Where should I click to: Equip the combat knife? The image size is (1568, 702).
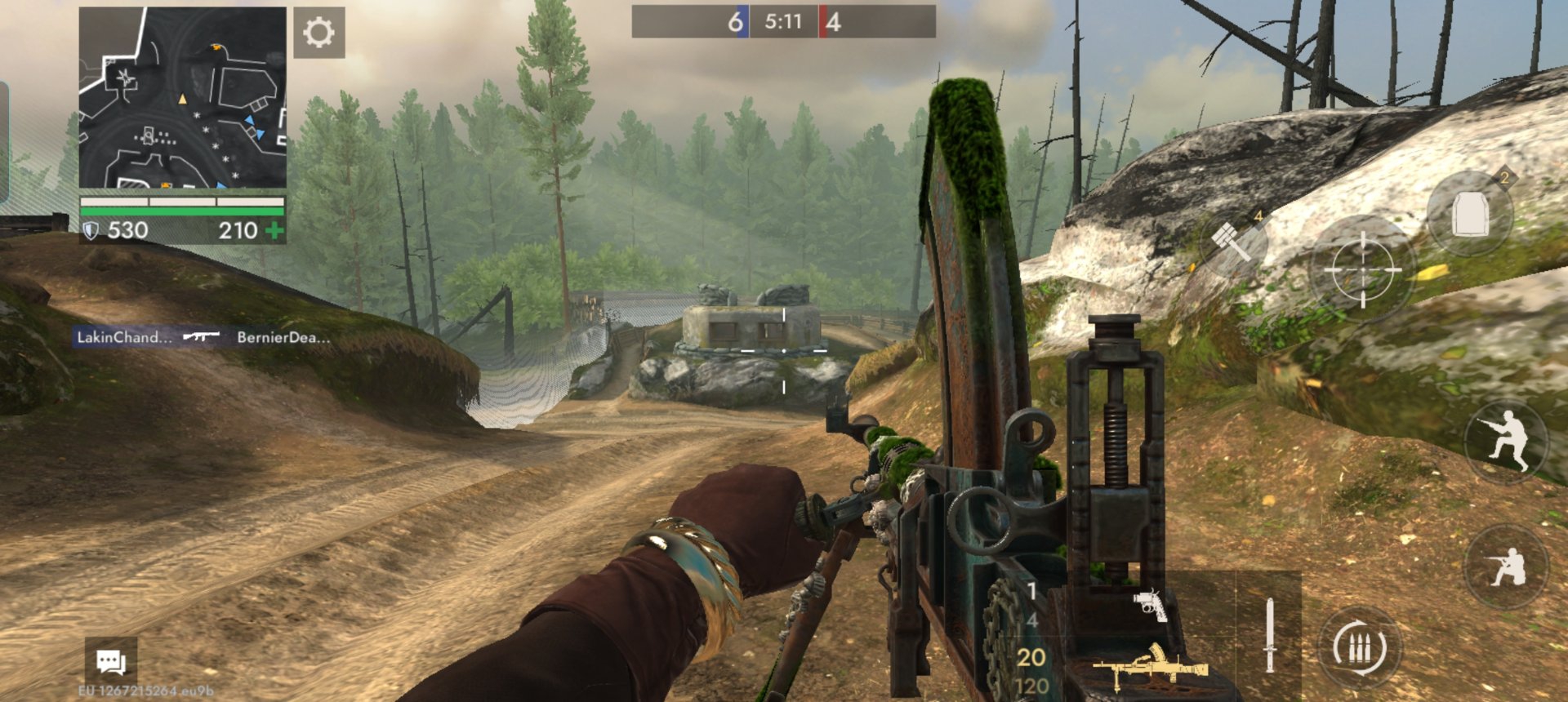pyautogui.click(x=1269, y=635)
